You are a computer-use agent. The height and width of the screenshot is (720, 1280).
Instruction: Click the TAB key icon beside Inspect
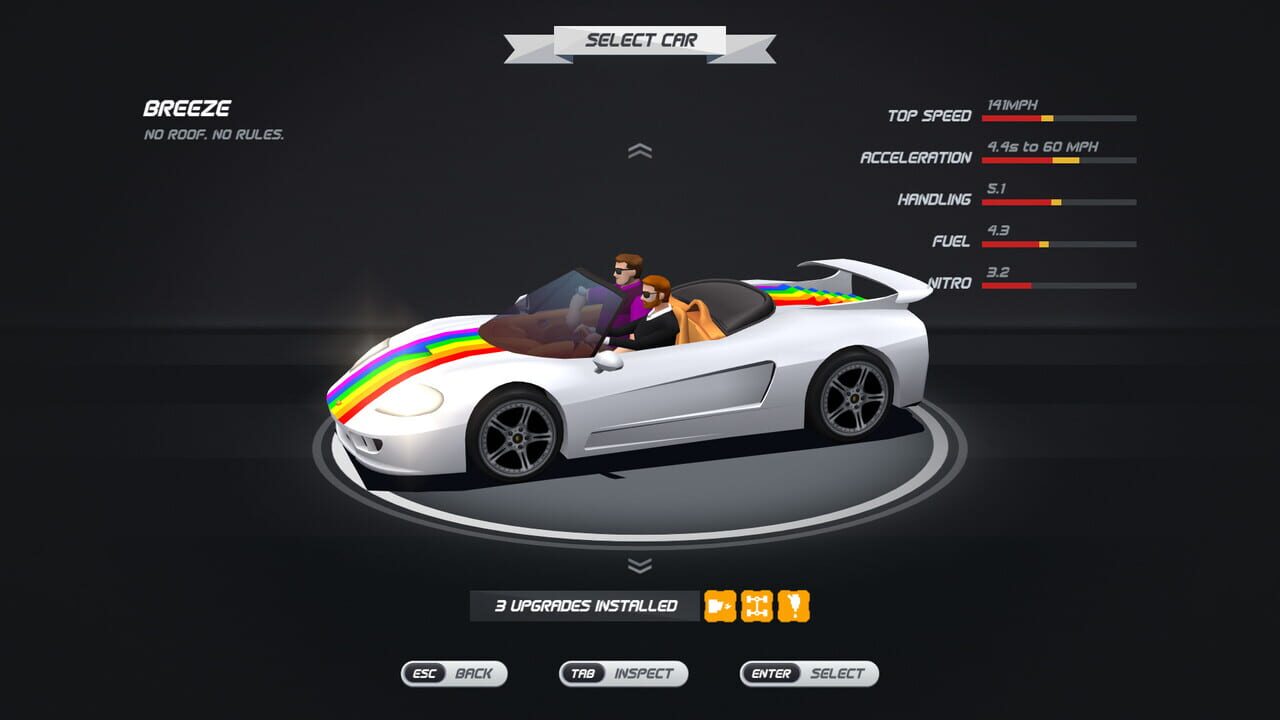585,674
